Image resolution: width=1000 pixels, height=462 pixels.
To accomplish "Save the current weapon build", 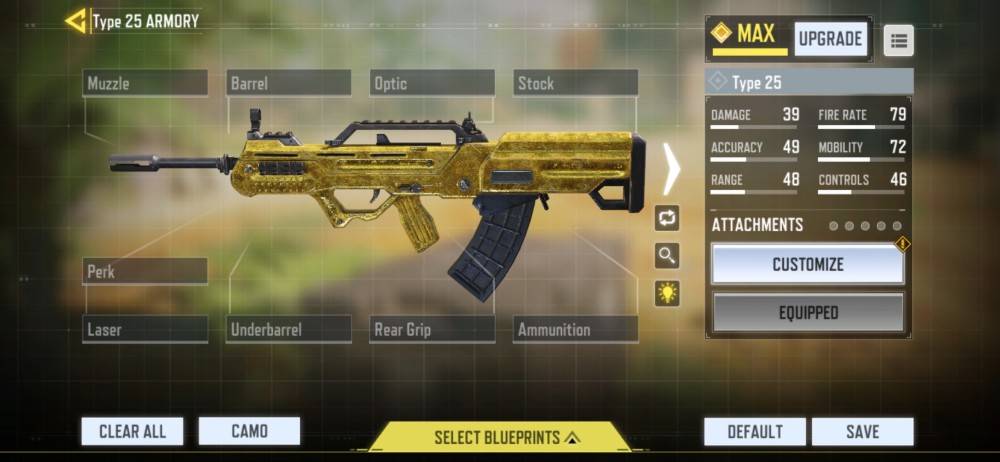I will pos(862,431).
